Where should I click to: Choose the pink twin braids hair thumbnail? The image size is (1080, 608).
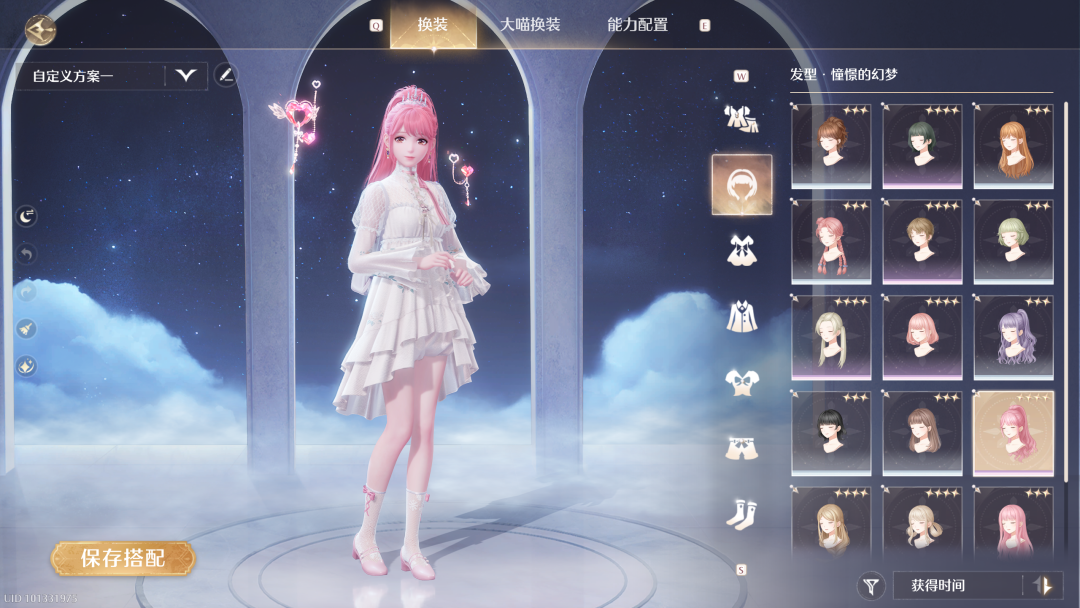tap(831, 242)
